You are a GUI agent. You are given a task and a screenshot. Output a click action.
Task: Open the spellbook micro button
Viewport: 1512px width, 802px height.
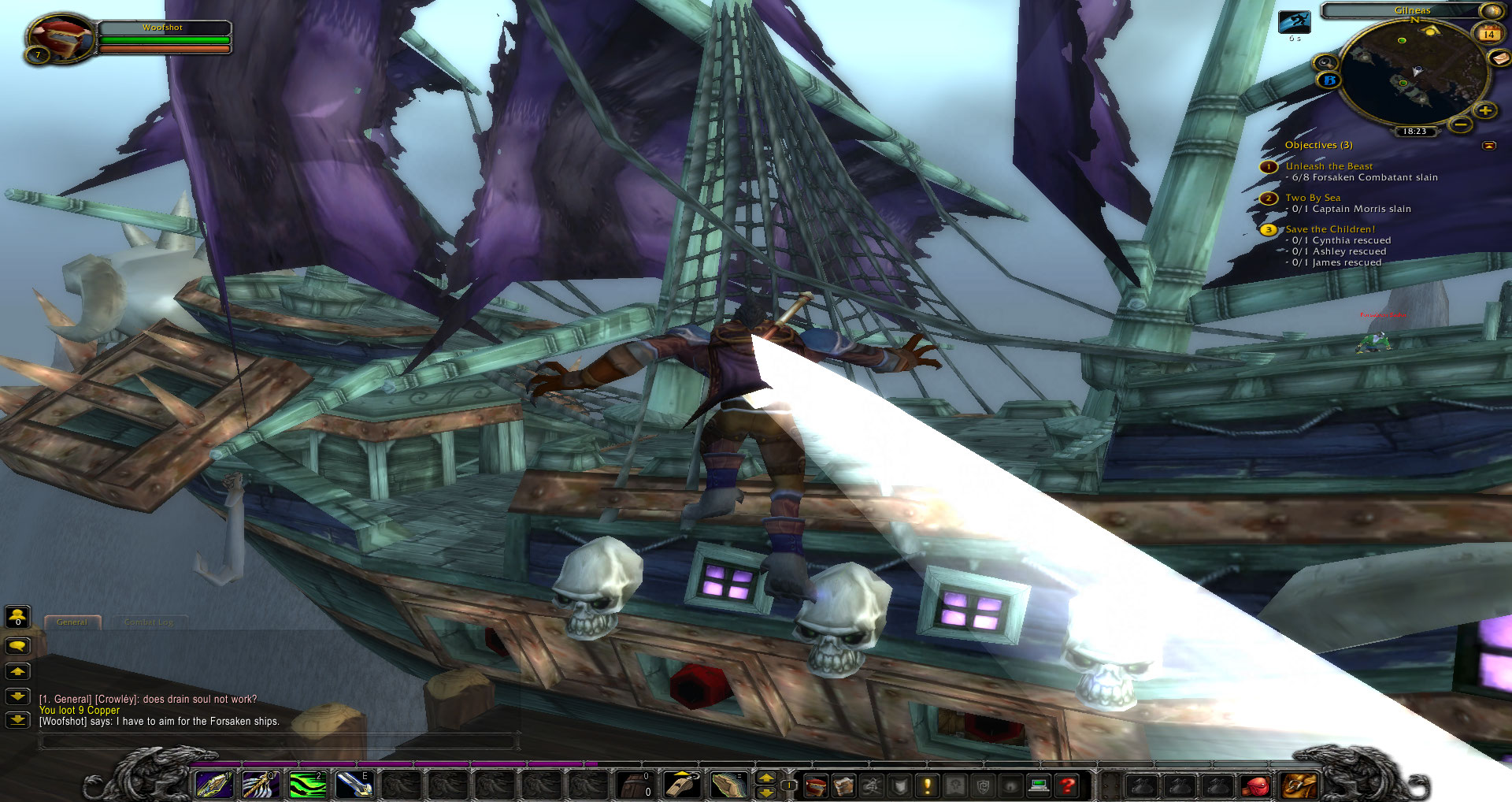[843, 785]
